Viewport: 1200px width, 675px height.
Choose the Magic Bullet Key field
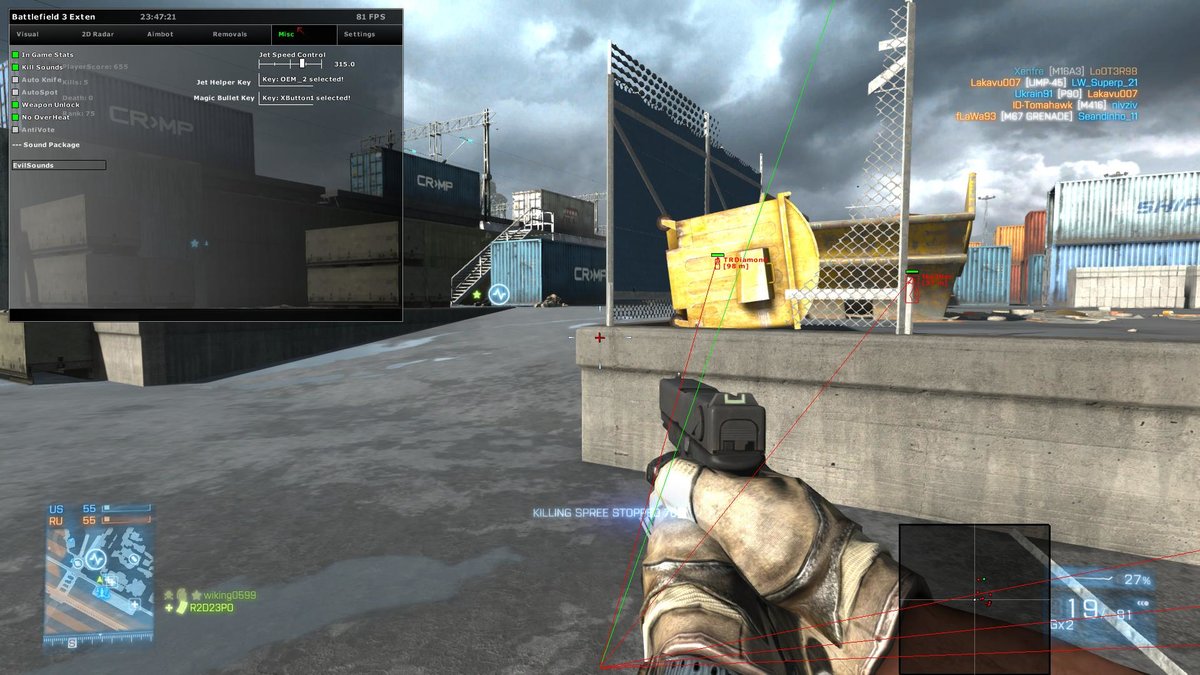pos(307,98)
